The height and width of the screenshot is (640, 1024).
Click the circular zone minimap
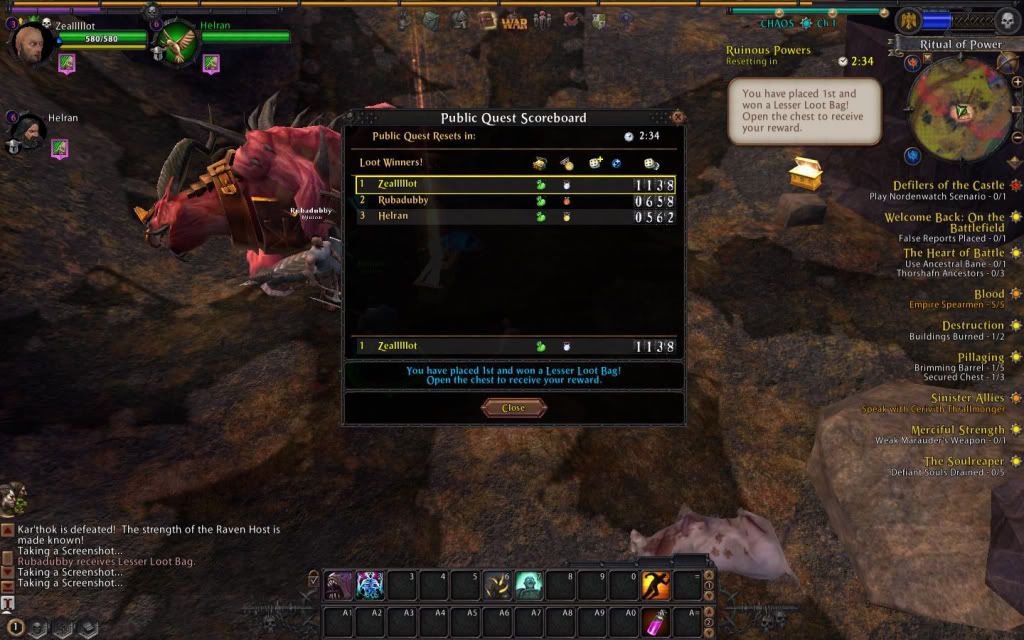point(960,108)
